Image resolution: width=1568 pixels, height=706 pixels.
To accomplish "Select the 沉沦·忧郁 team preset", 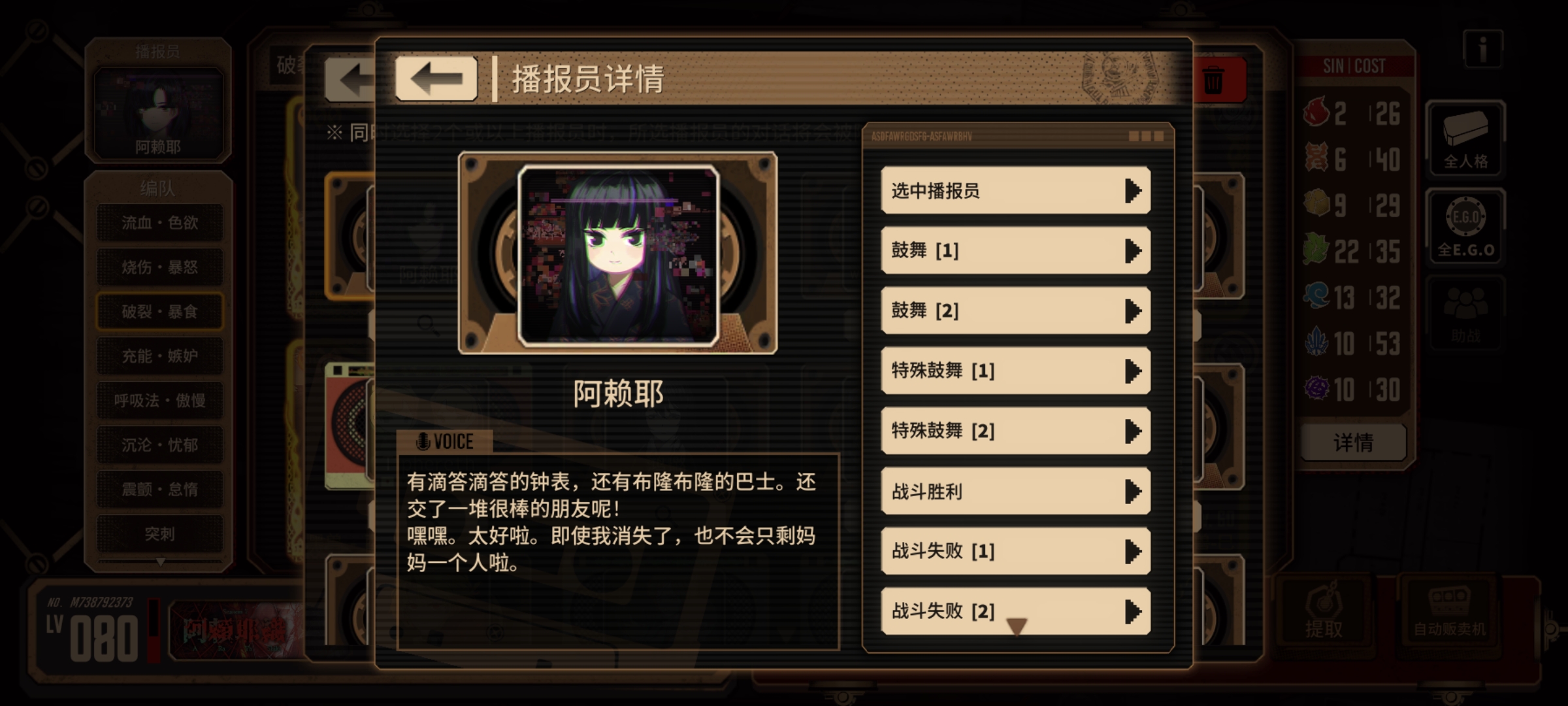I will point(158,444).
